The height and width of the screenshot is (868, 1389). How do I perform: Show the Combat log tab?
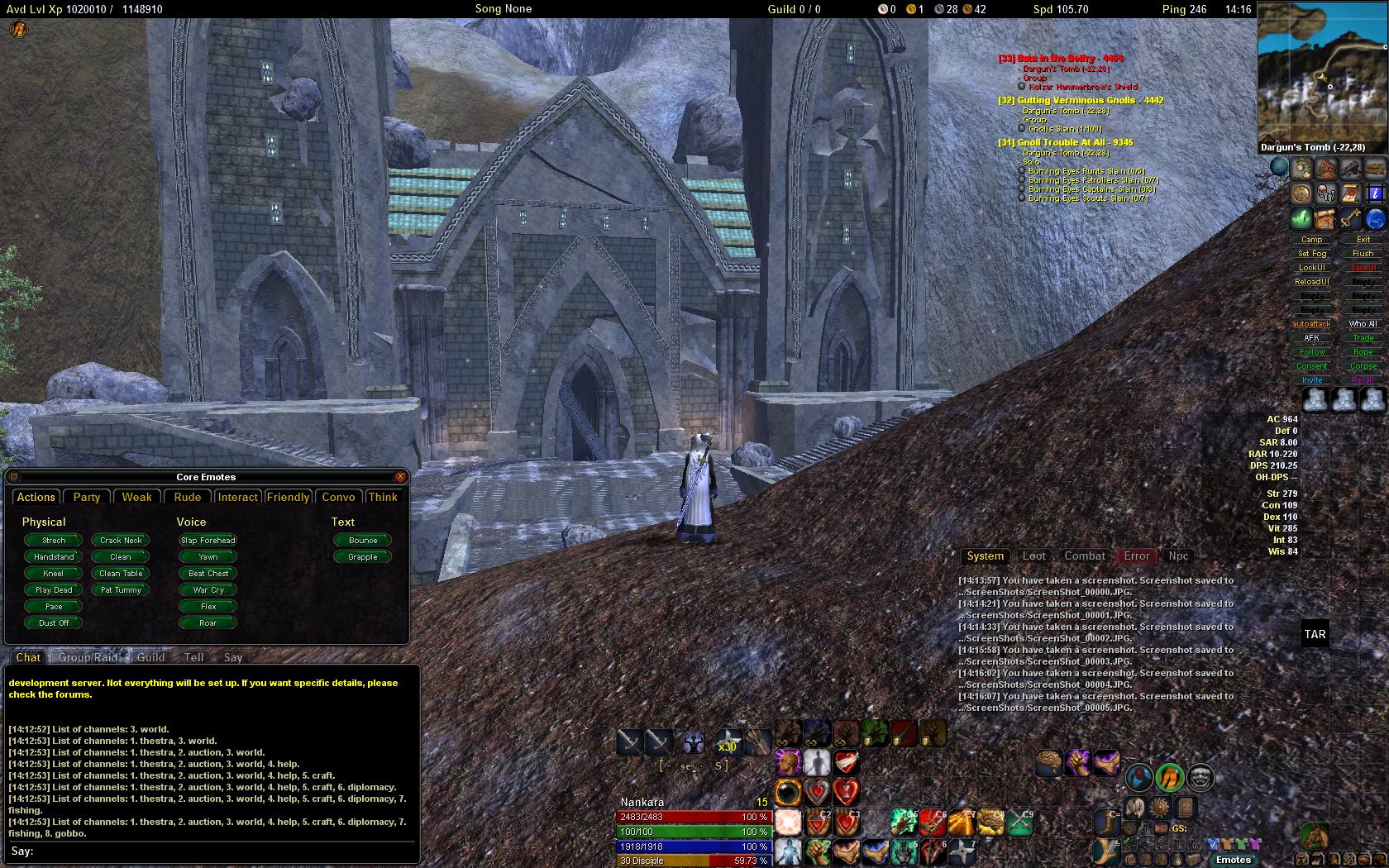tap(1085, 556)
